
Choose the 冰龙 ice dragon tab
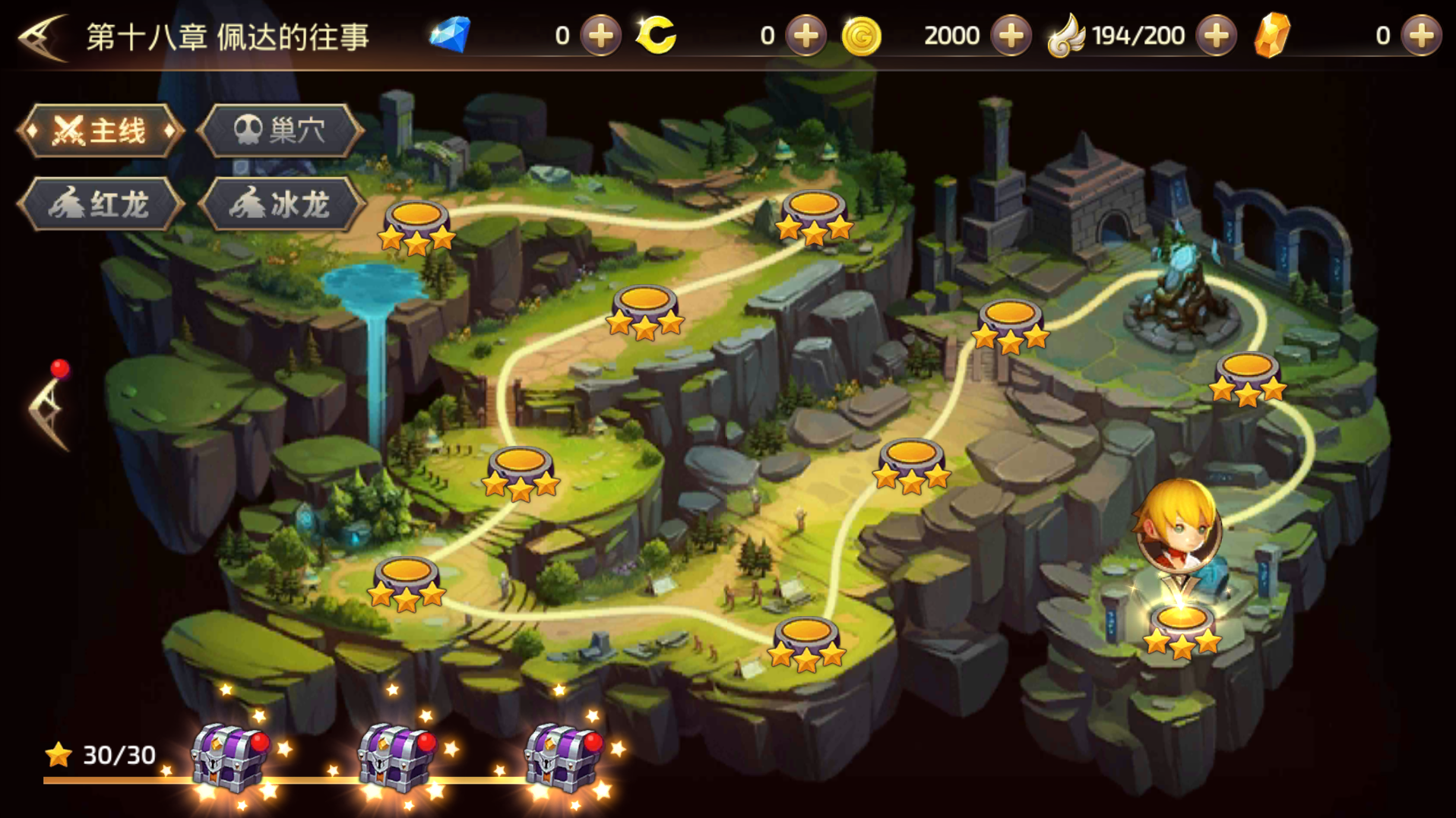coord(281,204)
